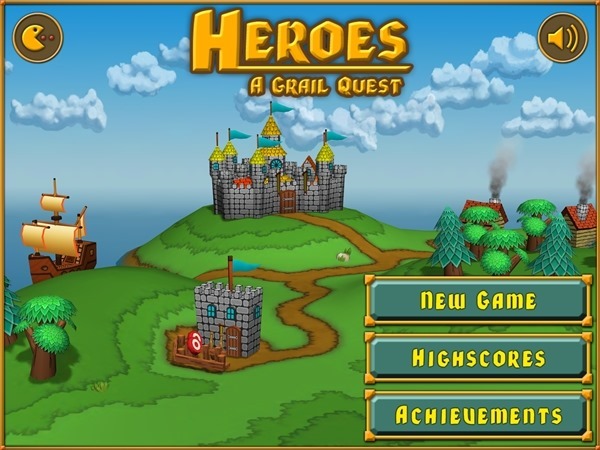
Task: Open the Highscores screen
Action: coord(478,357)
